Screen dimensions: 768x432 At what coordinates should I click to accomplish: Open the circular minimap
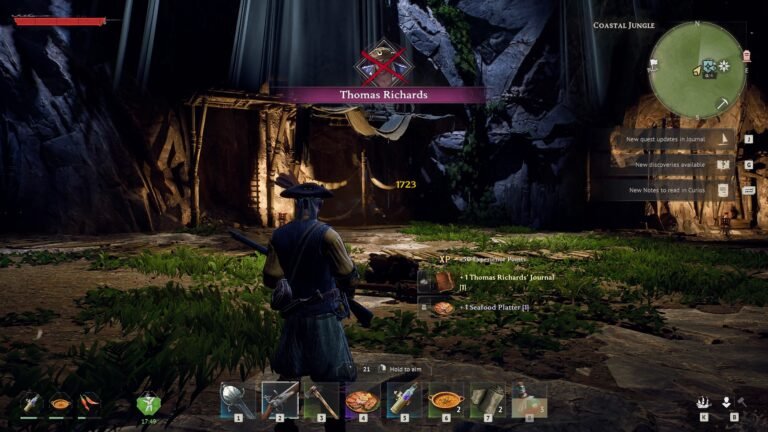(x=697, y=69)
